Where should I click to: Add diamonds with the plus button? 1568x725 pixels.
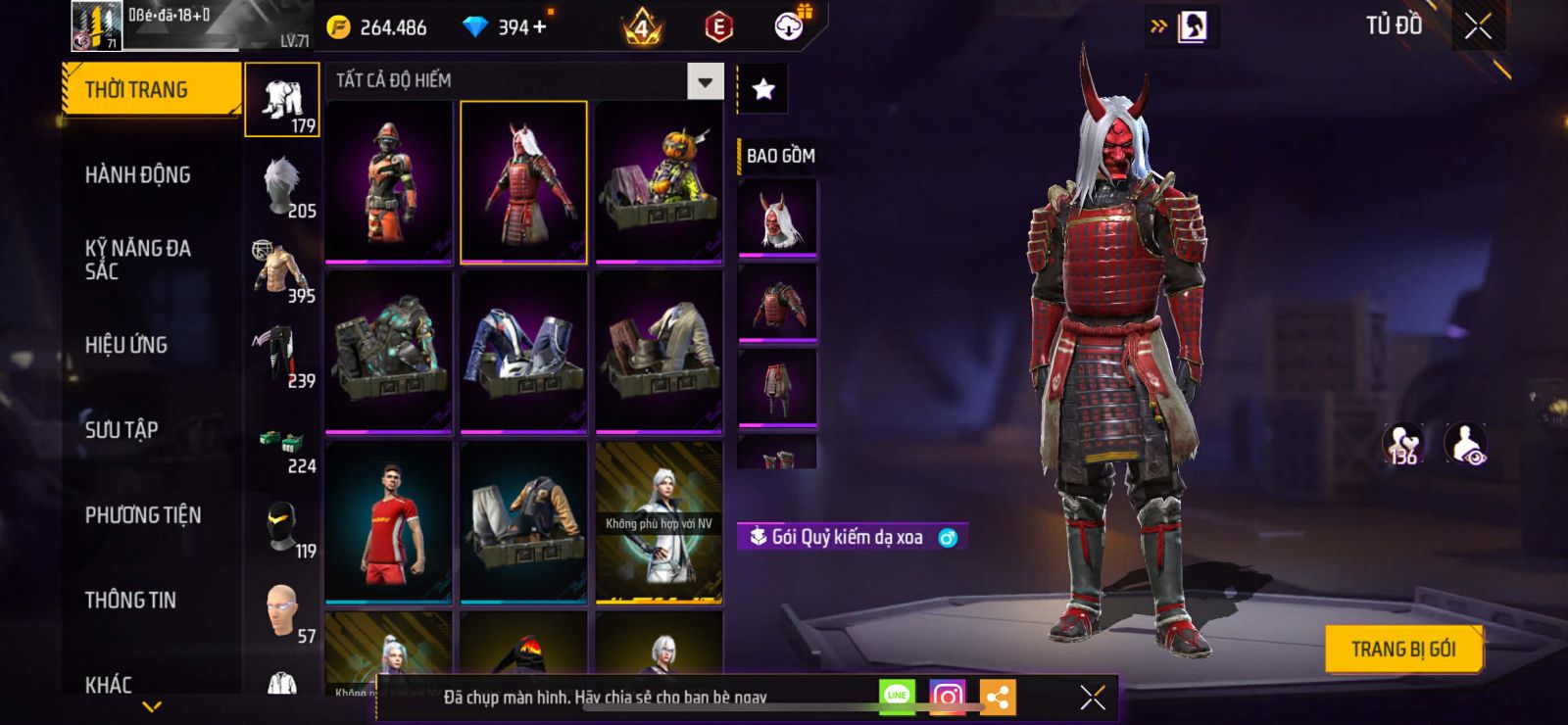[x=539, y=26]
